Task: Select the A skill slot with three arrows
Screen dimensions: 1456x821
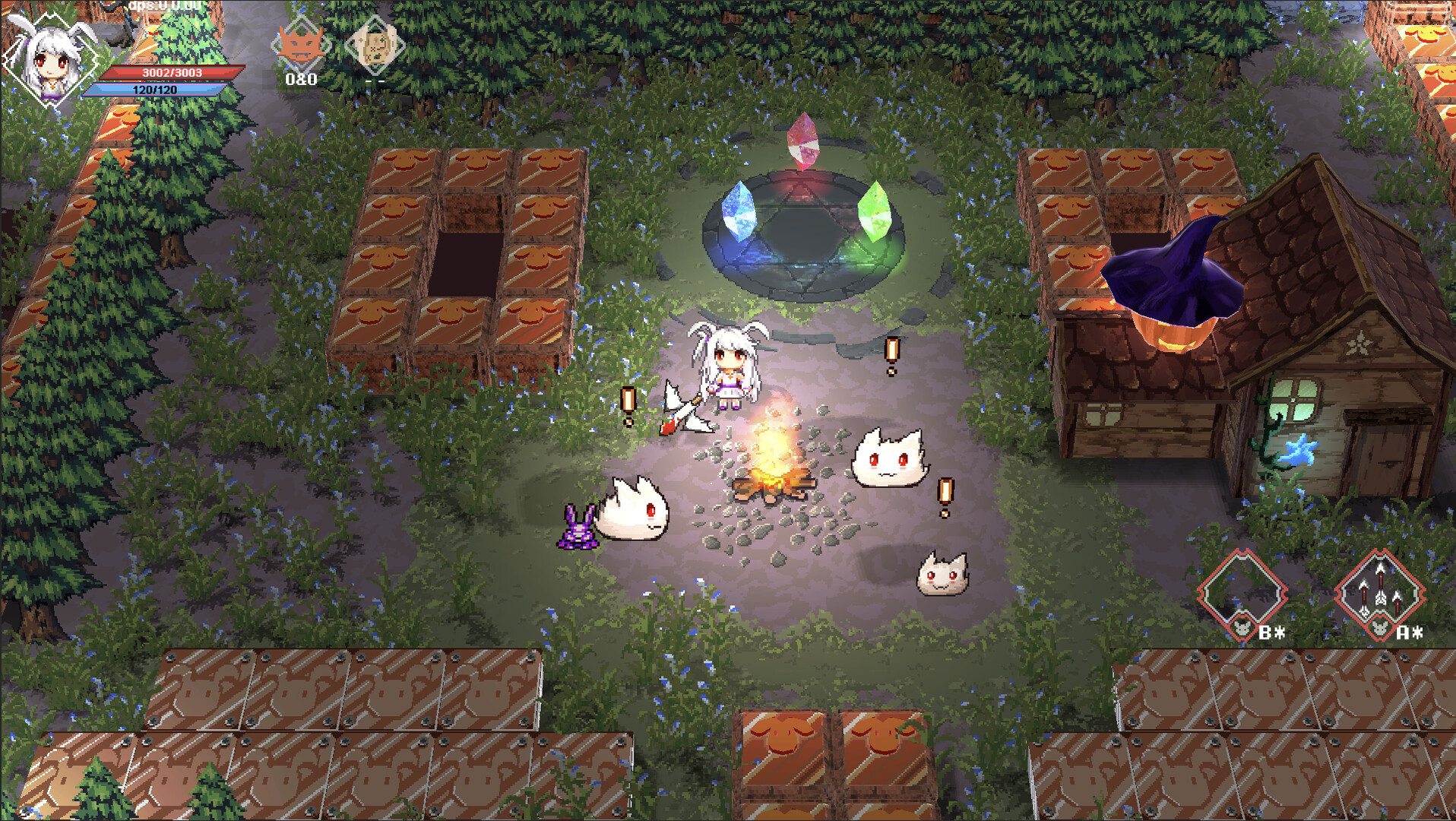Action: click(1380, 589)
